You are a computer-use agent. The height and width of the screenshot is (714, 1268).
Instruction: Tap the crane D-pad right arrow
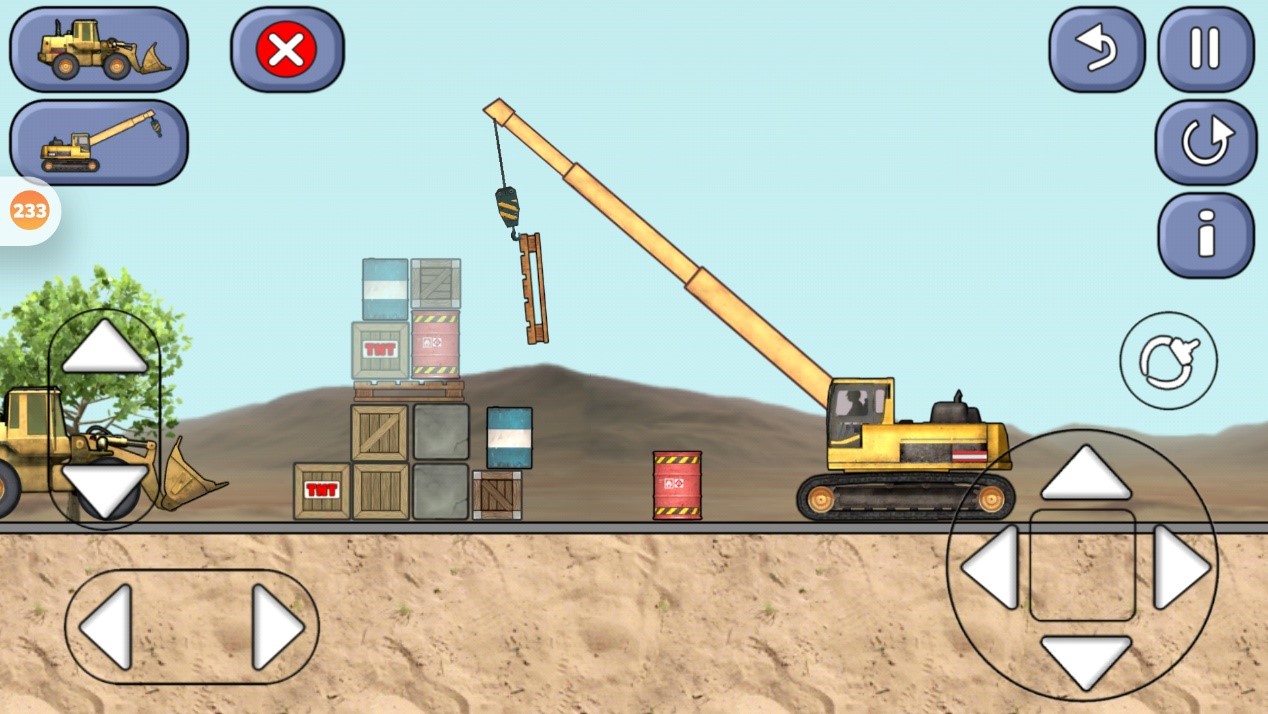[x=1181, y=567]
